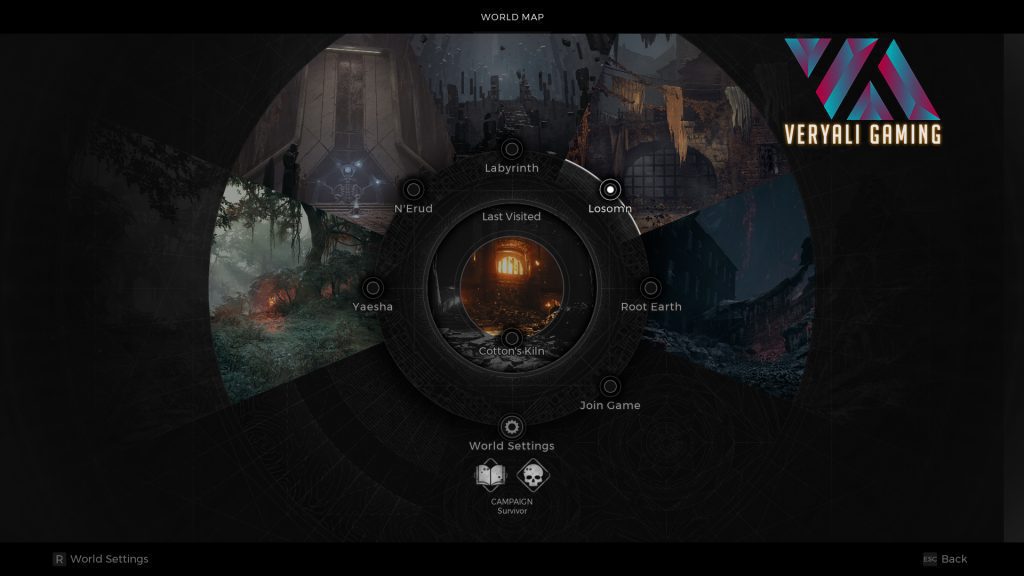Select last visited Cotton's Kiln checkpoint
1024x576 pixels.
511,339
